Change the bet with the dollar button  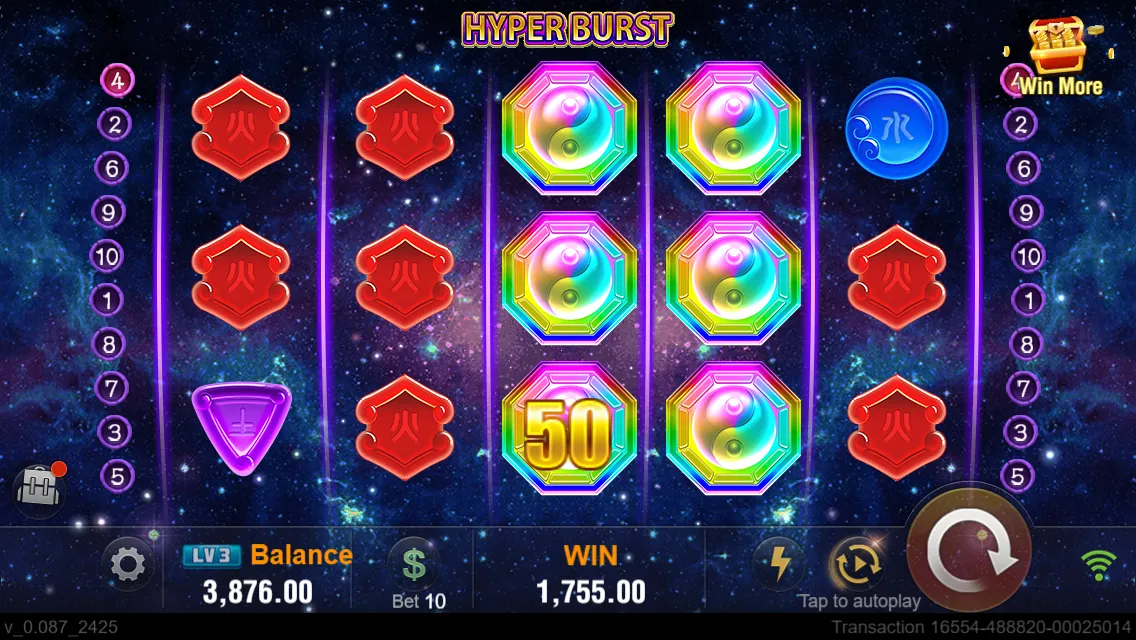[414, 564]
